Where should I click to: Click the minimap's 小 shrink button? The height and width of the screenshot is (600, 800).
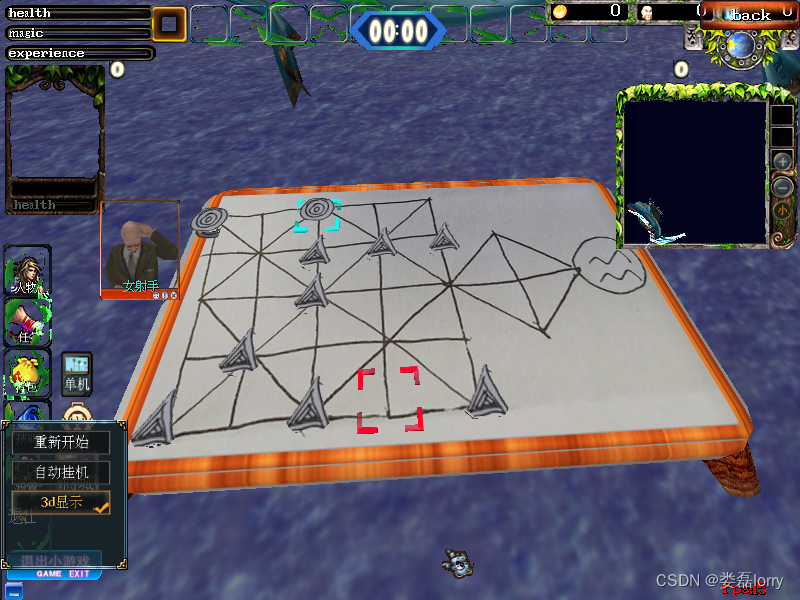click(782, 212)
